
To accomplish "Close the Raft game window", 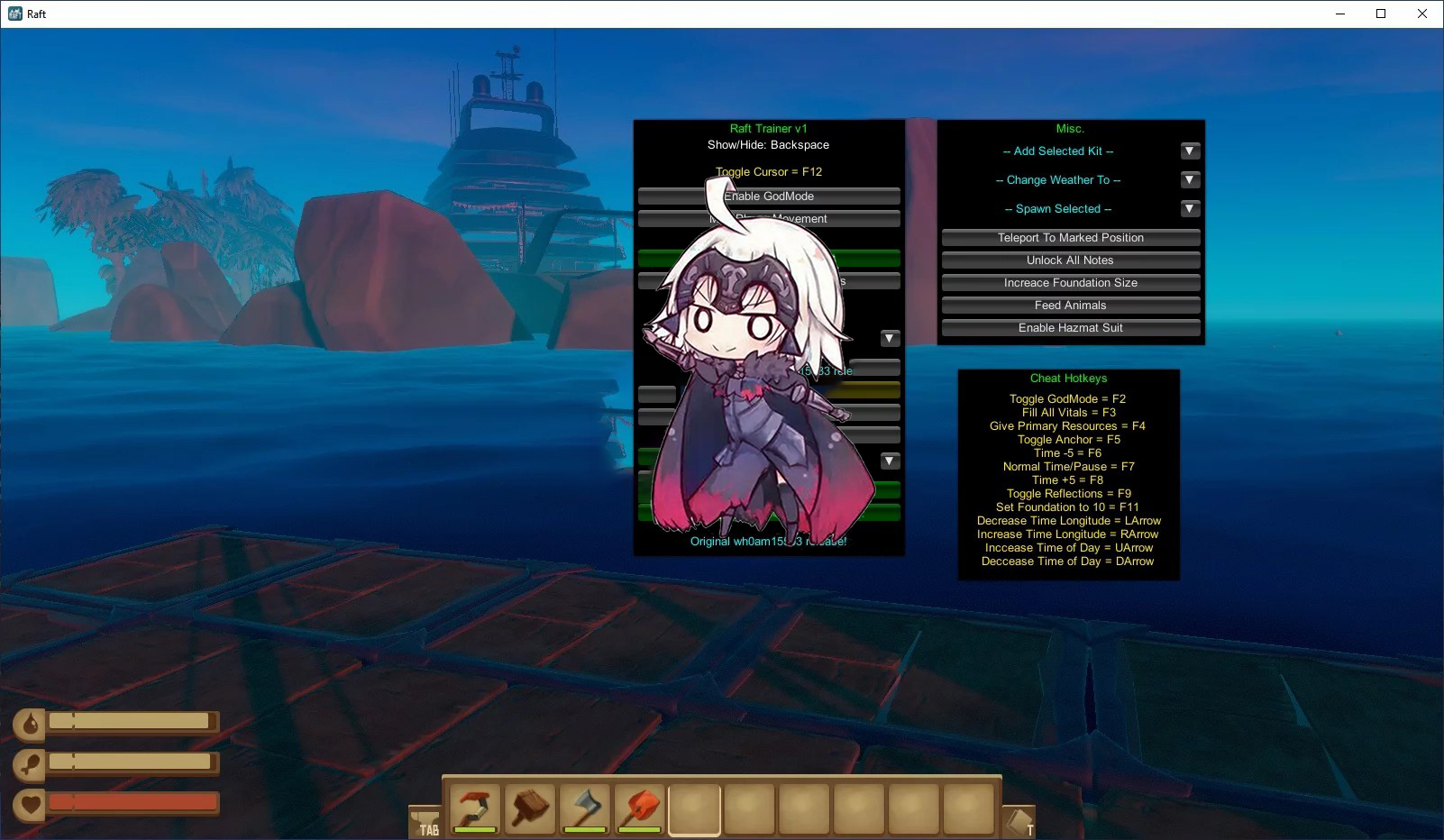I will (1422, 14).
